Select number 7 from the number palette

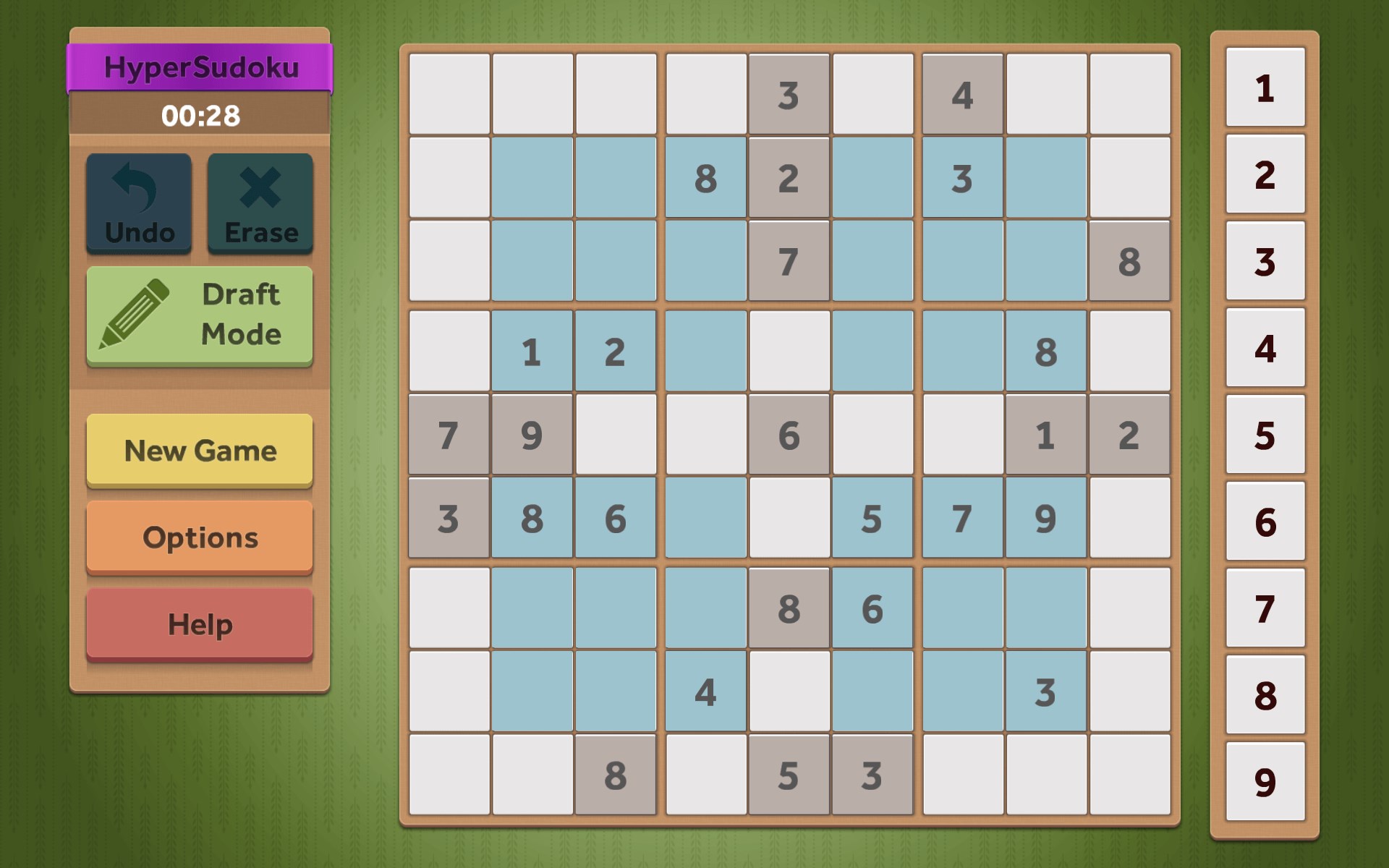point(1265,605)
